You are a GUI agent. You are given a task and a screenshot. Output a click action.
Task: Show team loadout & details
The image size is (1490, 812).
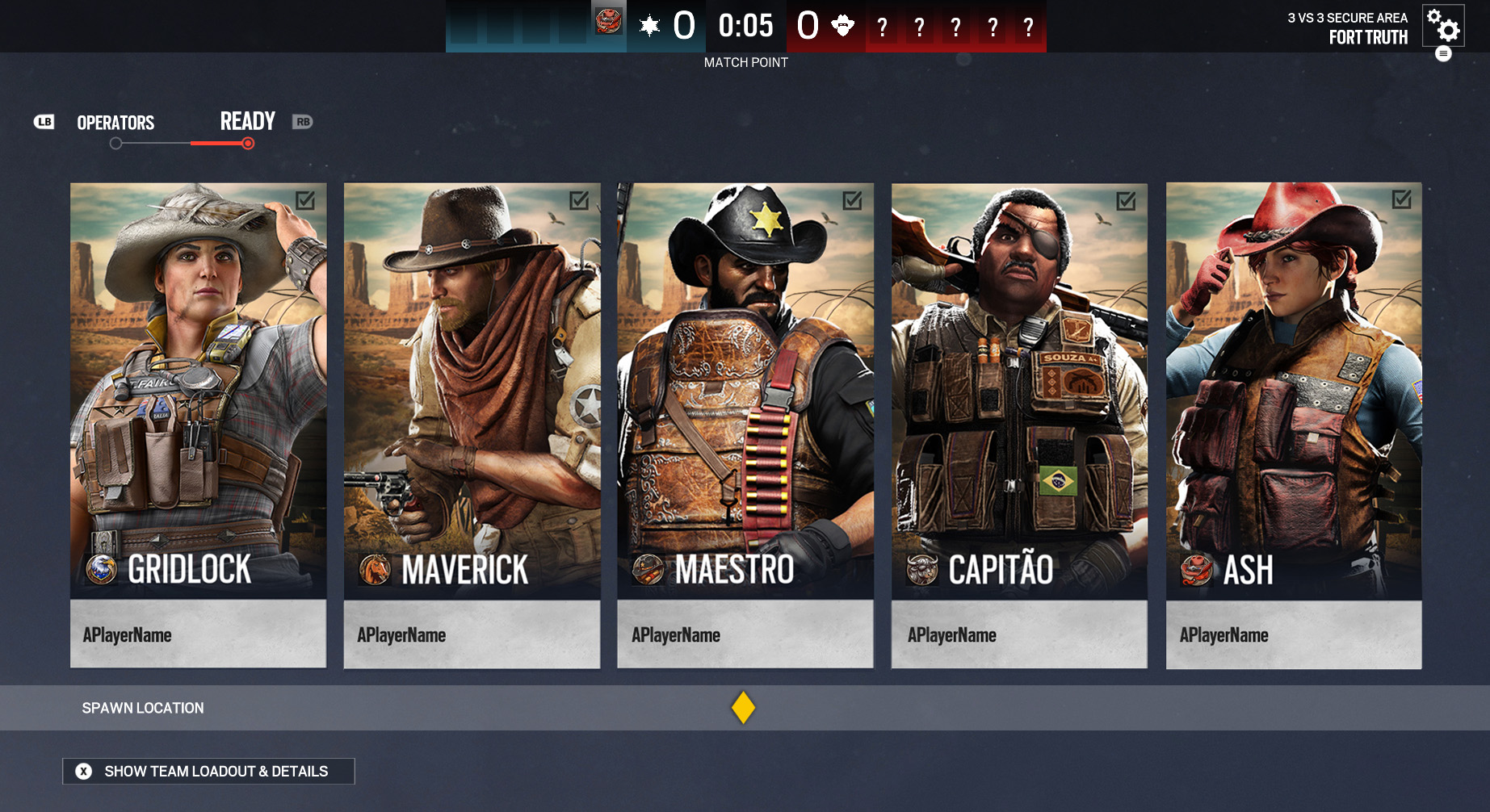(x=208, y=771)
